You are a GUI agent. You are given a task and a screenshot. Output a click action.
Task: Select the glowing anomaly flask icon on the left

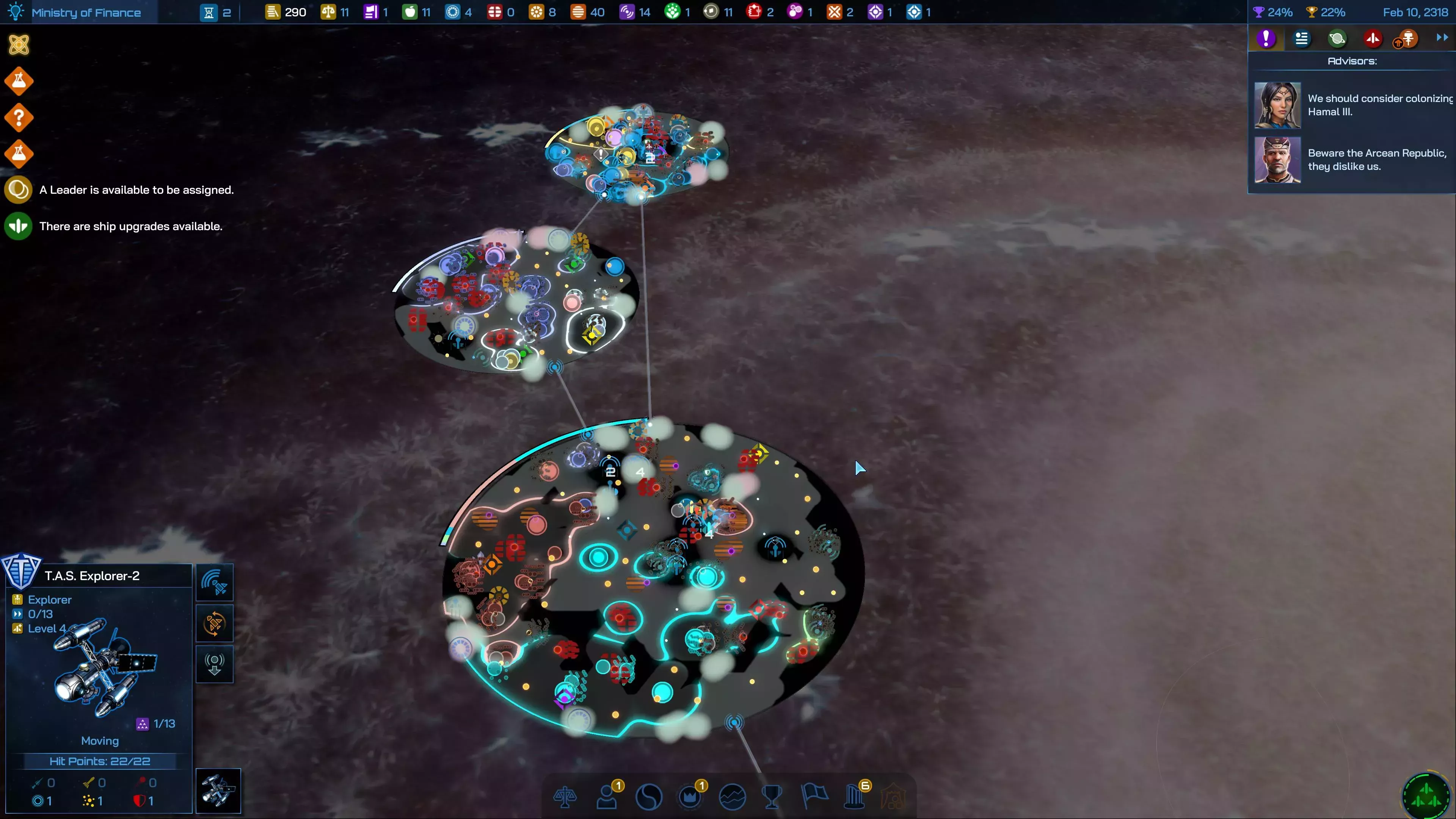pyautogui.click(x=19, y=80)
